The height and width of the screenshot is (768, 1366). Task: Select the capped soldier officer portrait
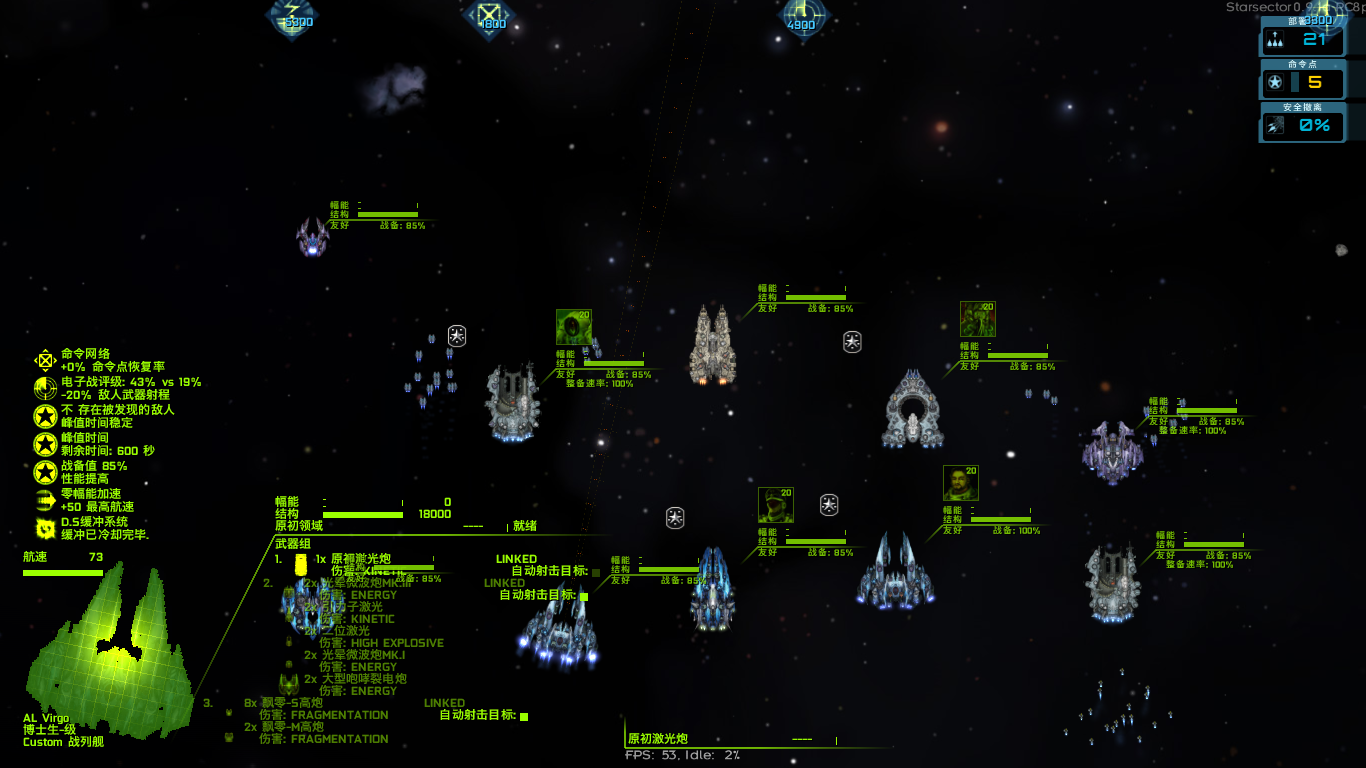pyautogui.click(x=775, y=505)
